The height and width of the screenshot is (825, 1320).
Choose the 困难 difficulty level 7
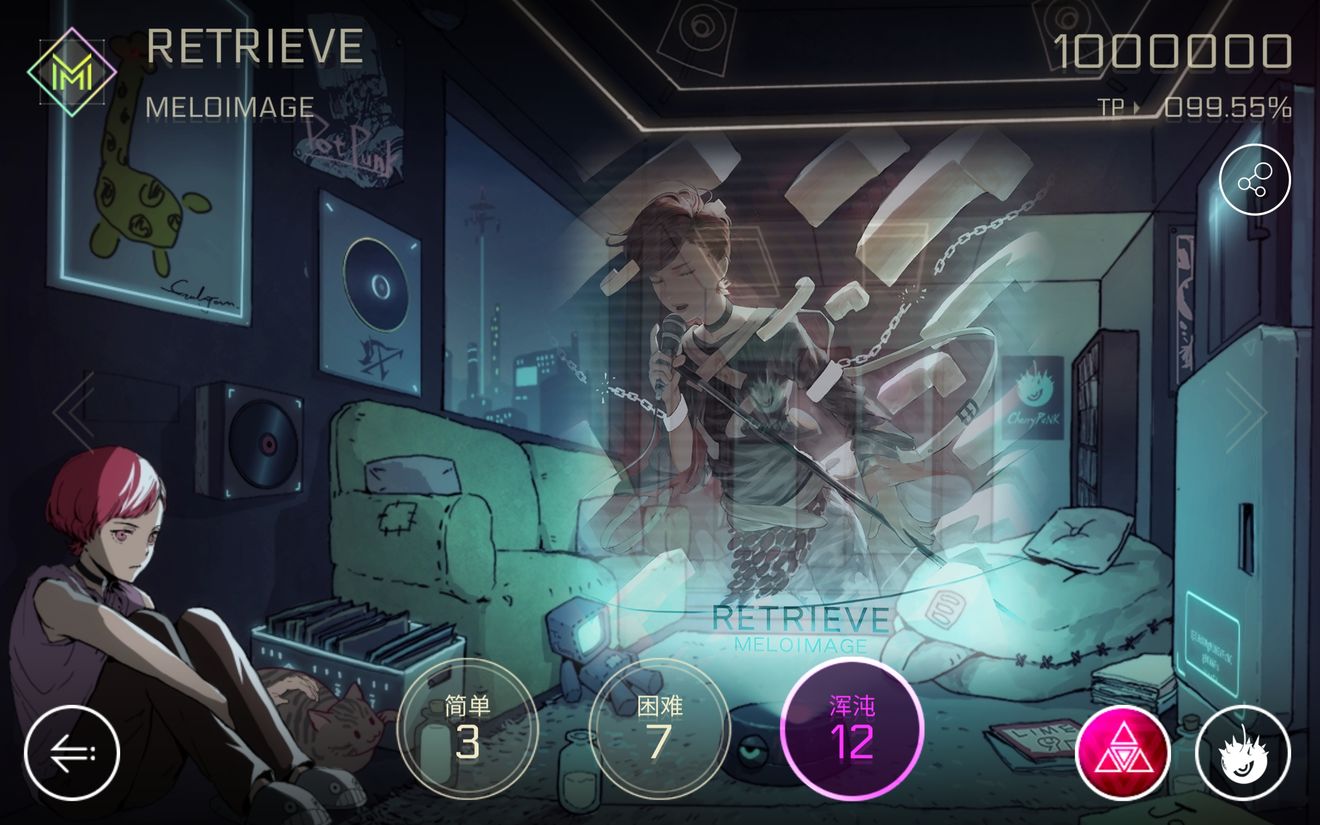pos(658,728)
